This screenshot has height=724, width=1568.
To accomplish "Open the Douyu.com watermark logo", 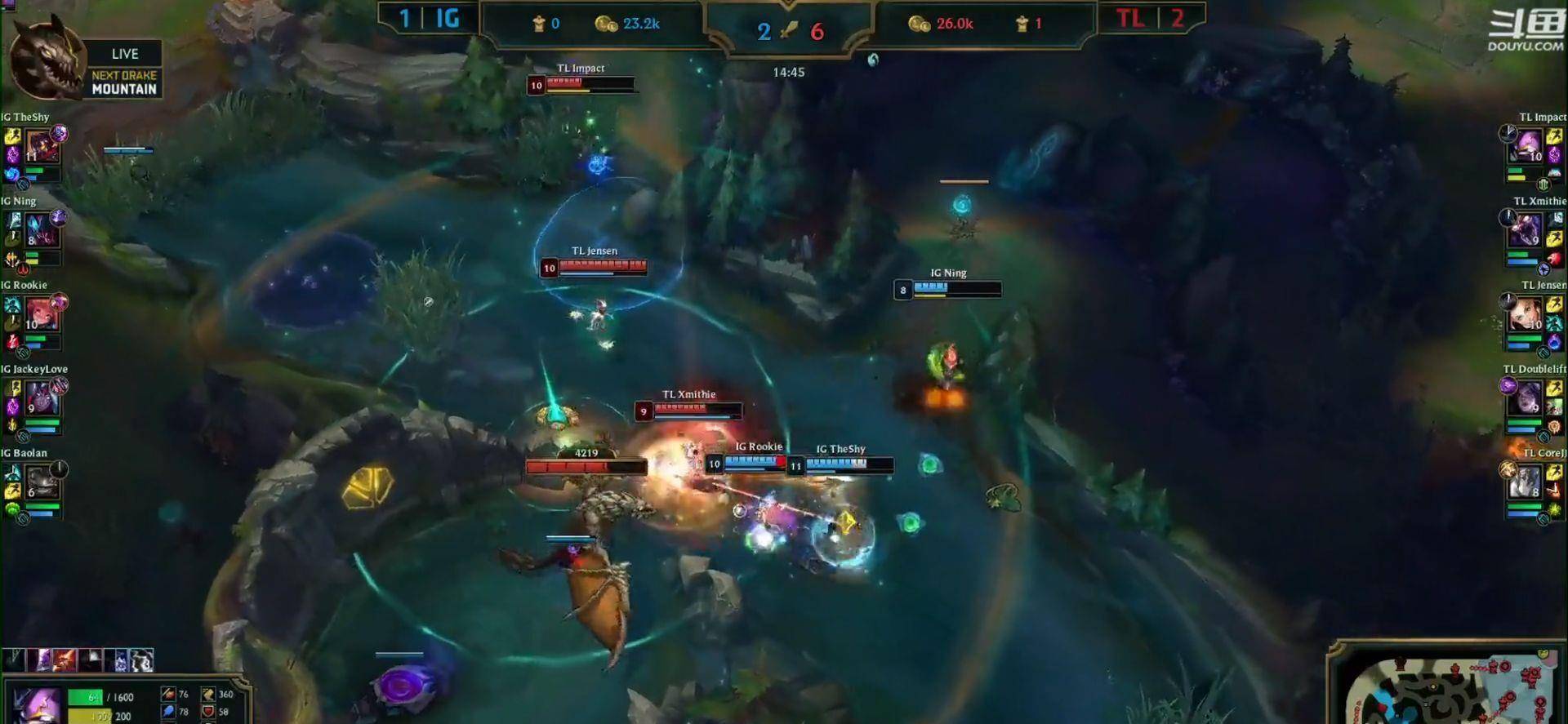I will click(1526, 31).
